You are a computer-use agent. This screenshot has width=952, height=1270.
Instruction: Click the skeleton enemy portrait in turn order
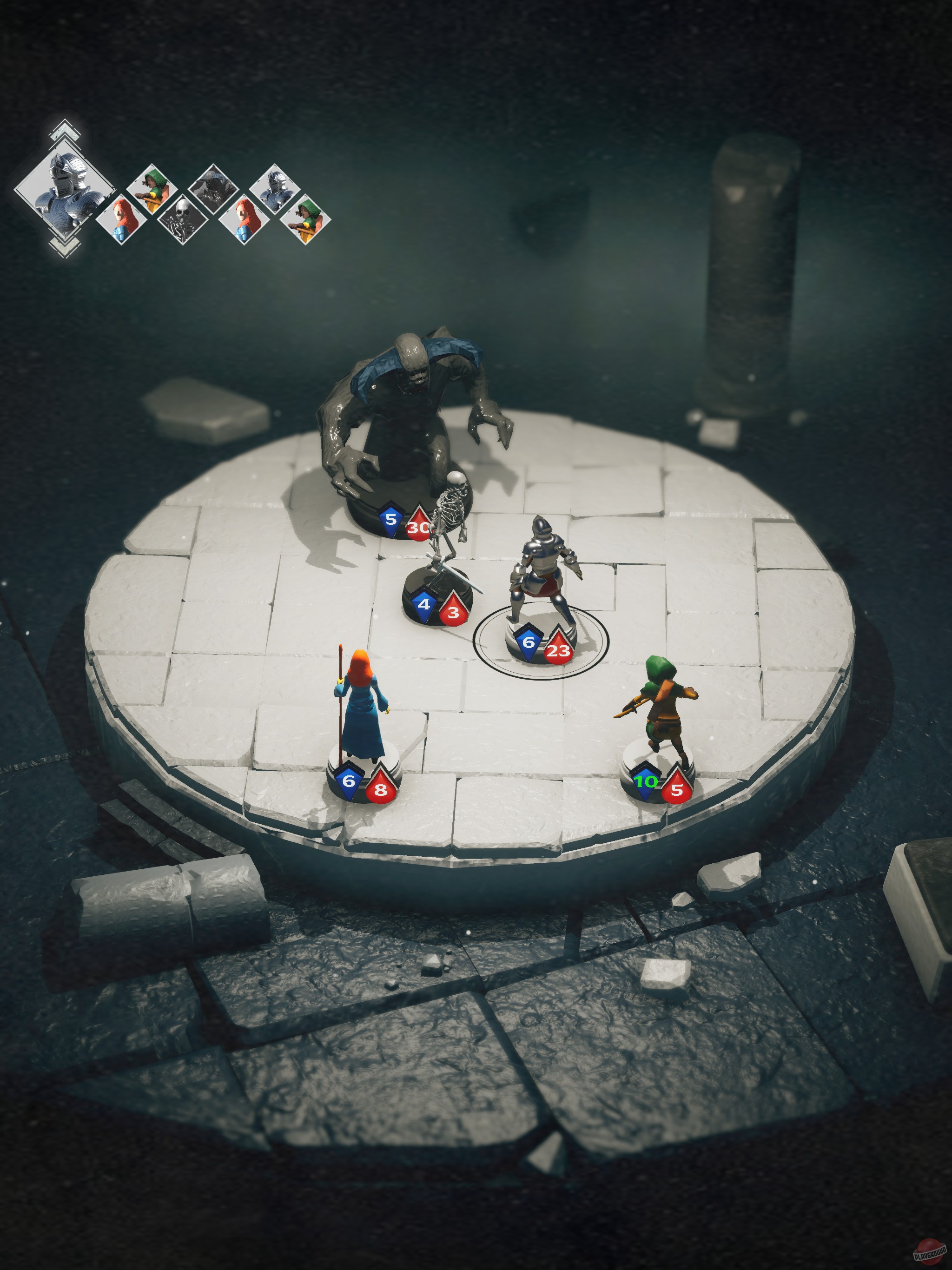[x=183, y=219]
